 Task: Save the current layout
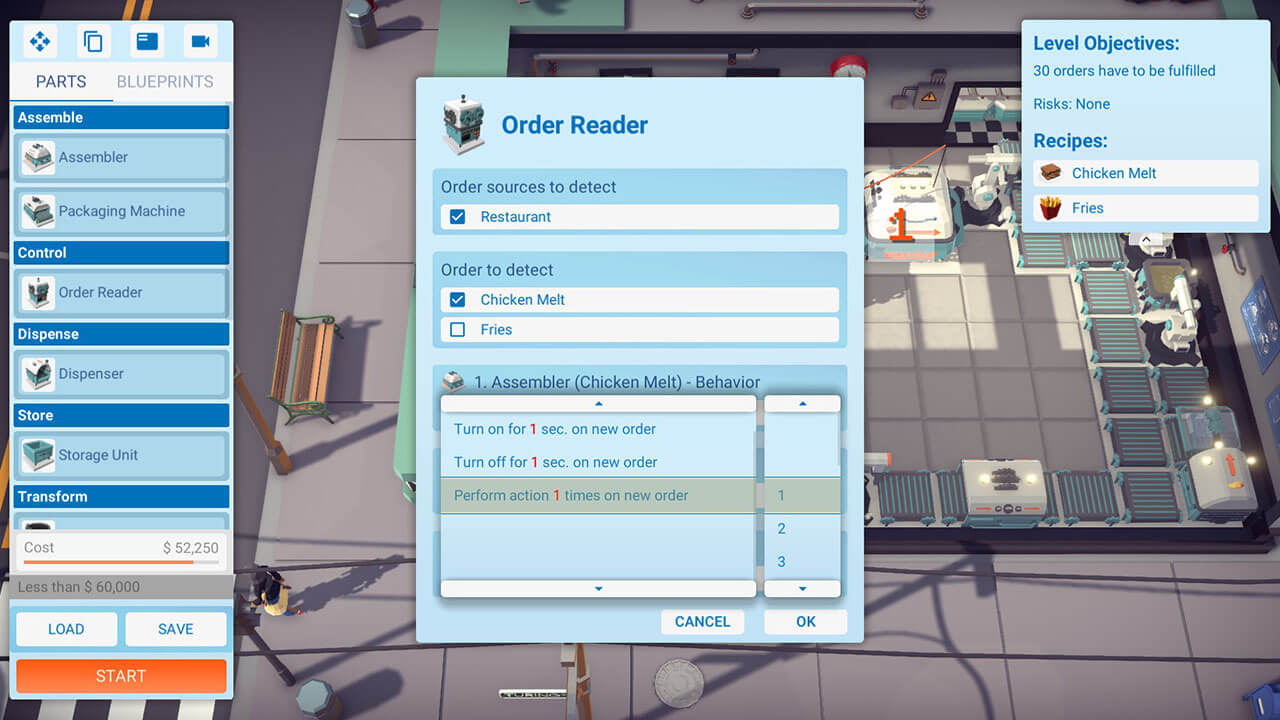tap(175, 629)
